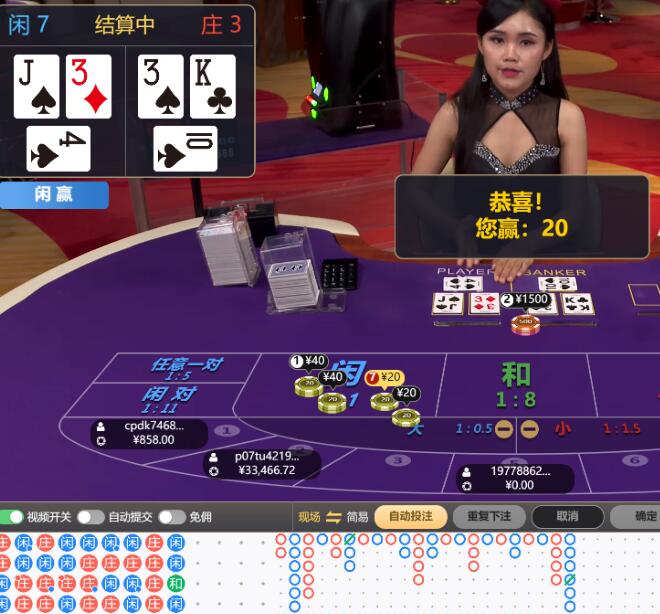Turn on the 免佣 commission-free toggle
660x614 pixels.
(171, 517)
